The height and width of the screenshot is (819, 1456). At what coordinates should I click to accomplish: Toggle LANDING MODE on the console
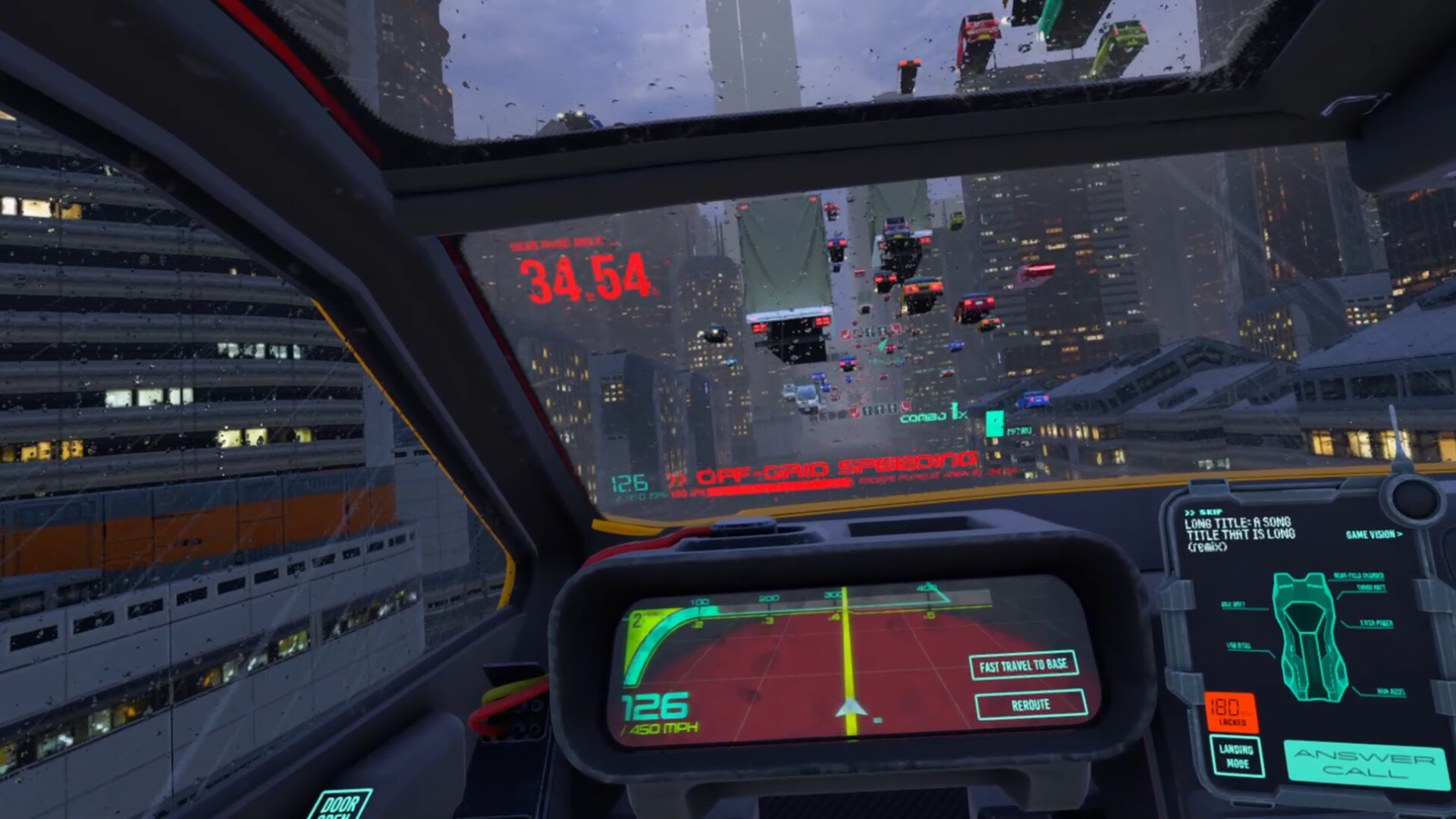point(1238,757)
